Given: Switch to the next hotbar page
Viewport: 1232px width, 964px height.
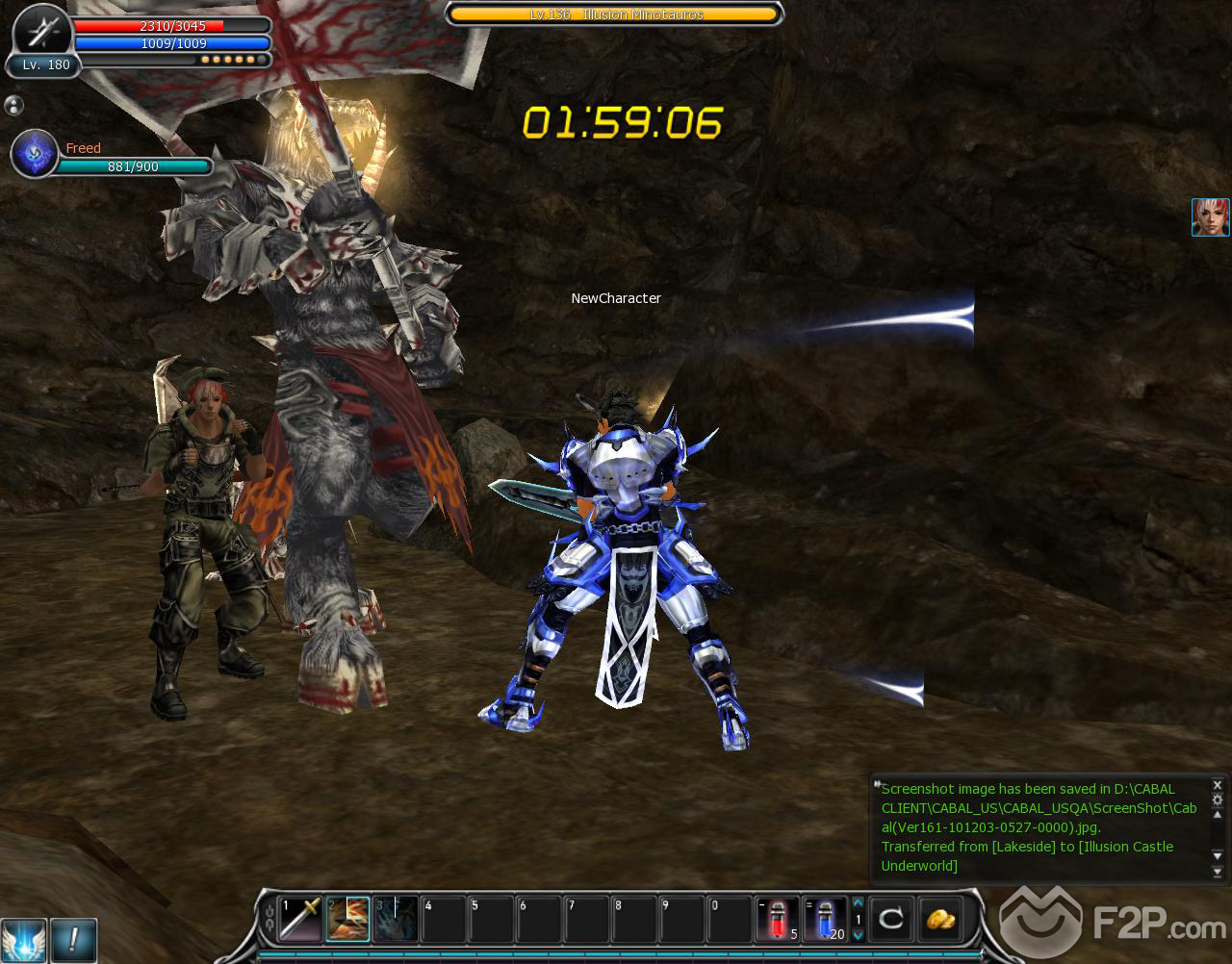Looking at the screenshot, I should [858, 934].
